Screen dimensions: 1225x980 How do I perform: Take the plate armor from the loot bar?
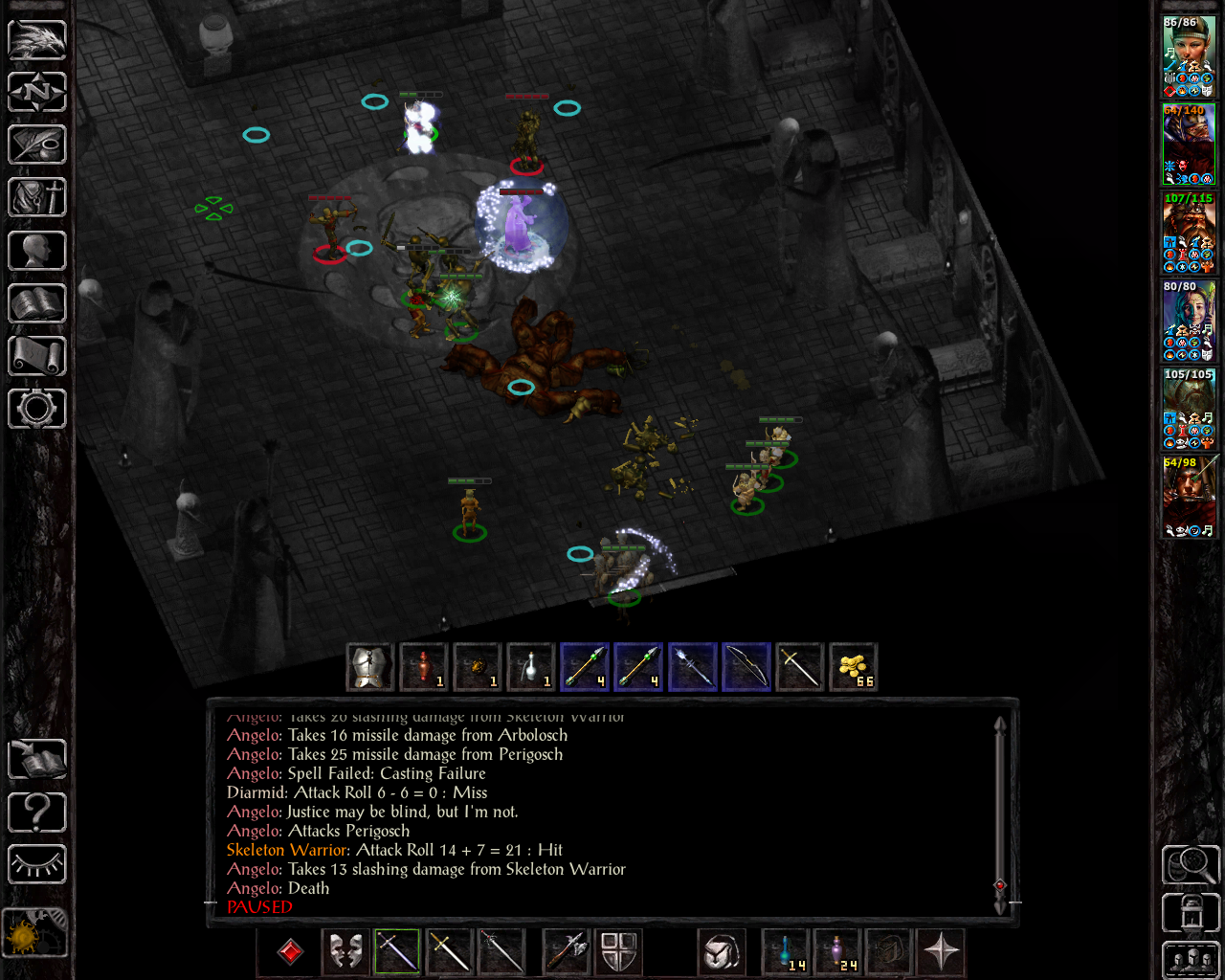pyautogui.click(x=369, y=667)
